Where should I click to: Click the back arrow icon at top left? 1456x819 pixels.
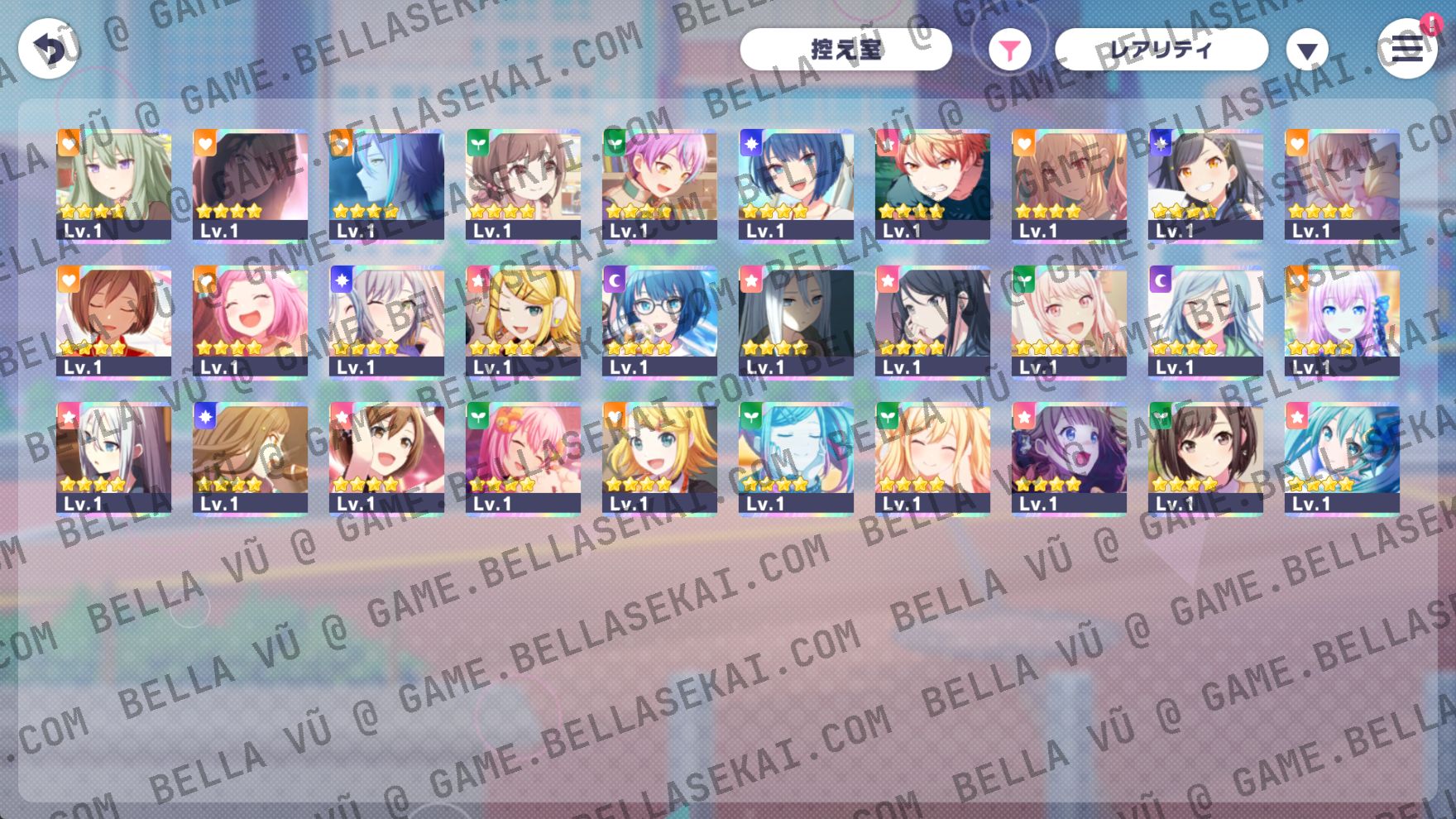pyautogui.click(x=50, y=47)
